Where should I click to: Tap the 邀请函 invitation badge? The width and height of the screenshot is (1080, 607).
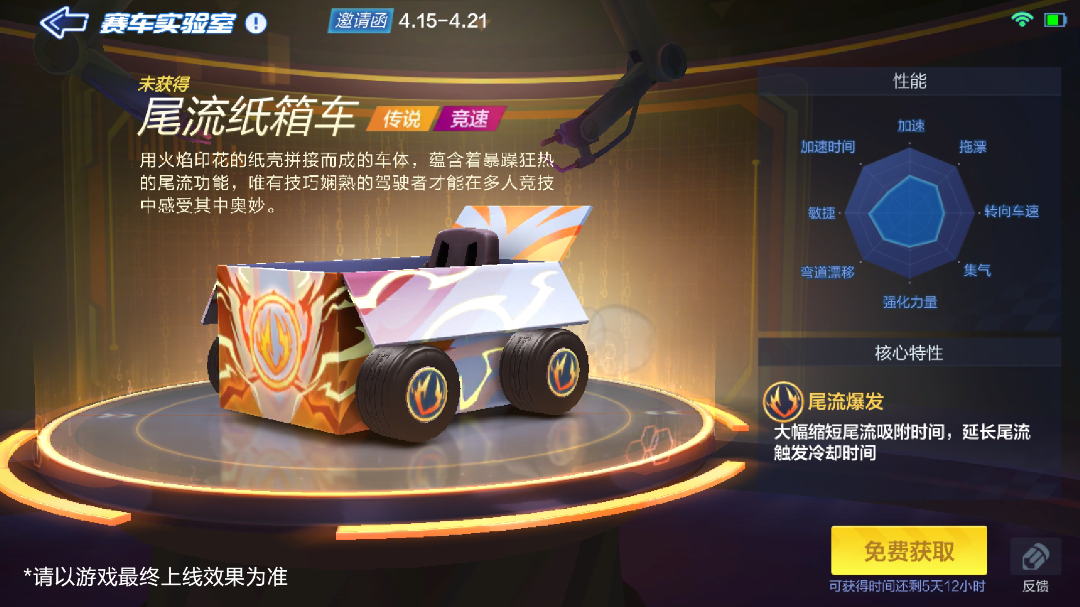361,20
